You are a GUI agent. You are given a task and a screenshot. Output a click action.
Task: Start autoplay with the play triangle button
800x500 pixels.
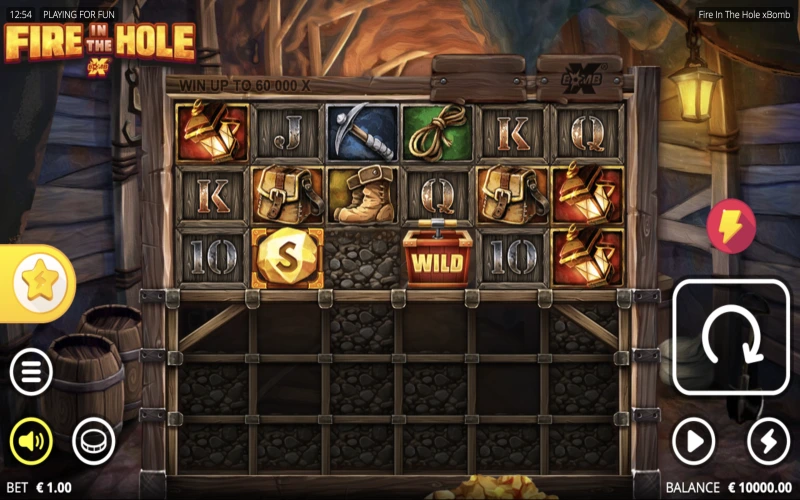coord(693,440)
